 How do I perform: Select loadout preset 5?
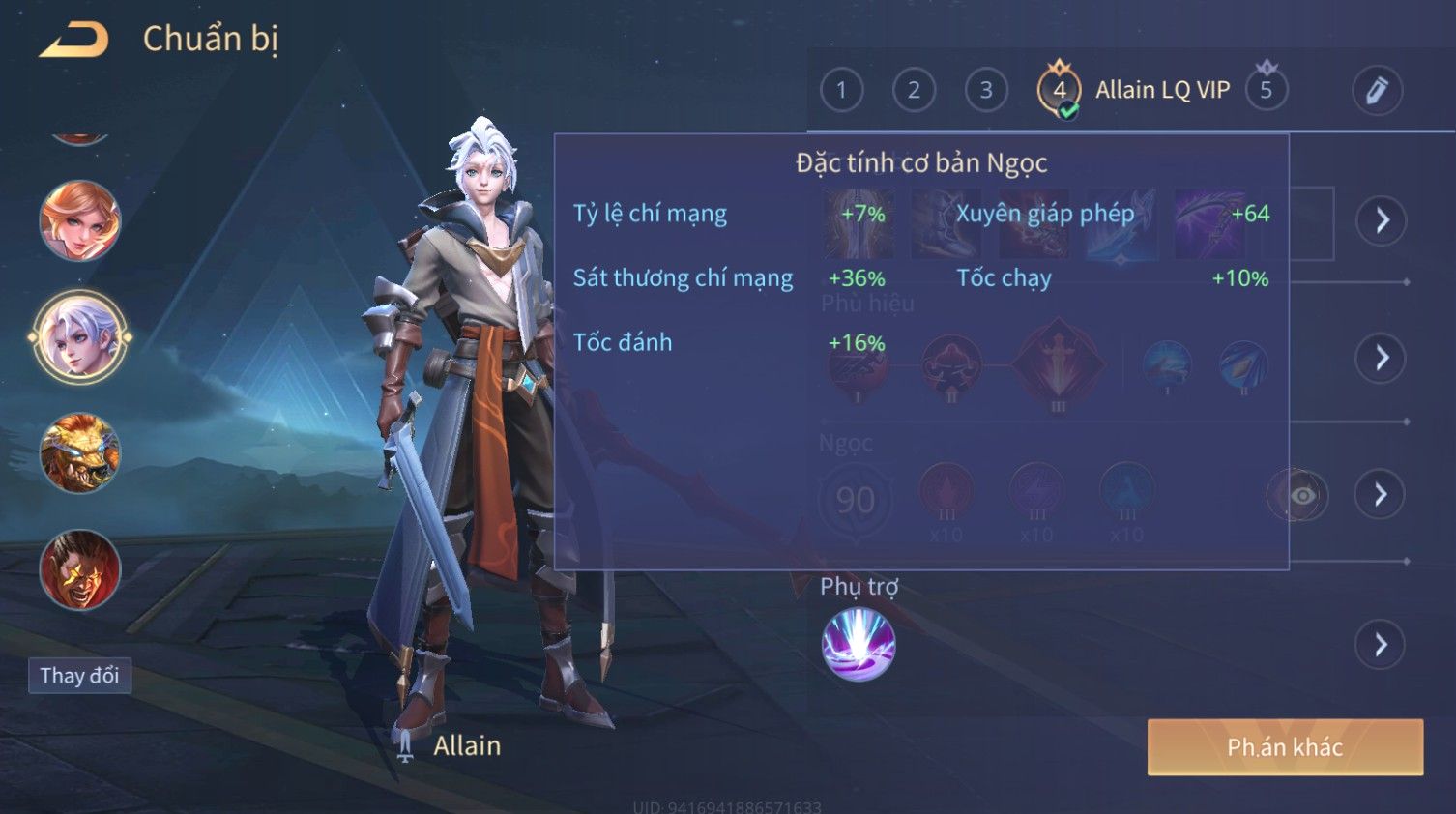point(1266,91)
